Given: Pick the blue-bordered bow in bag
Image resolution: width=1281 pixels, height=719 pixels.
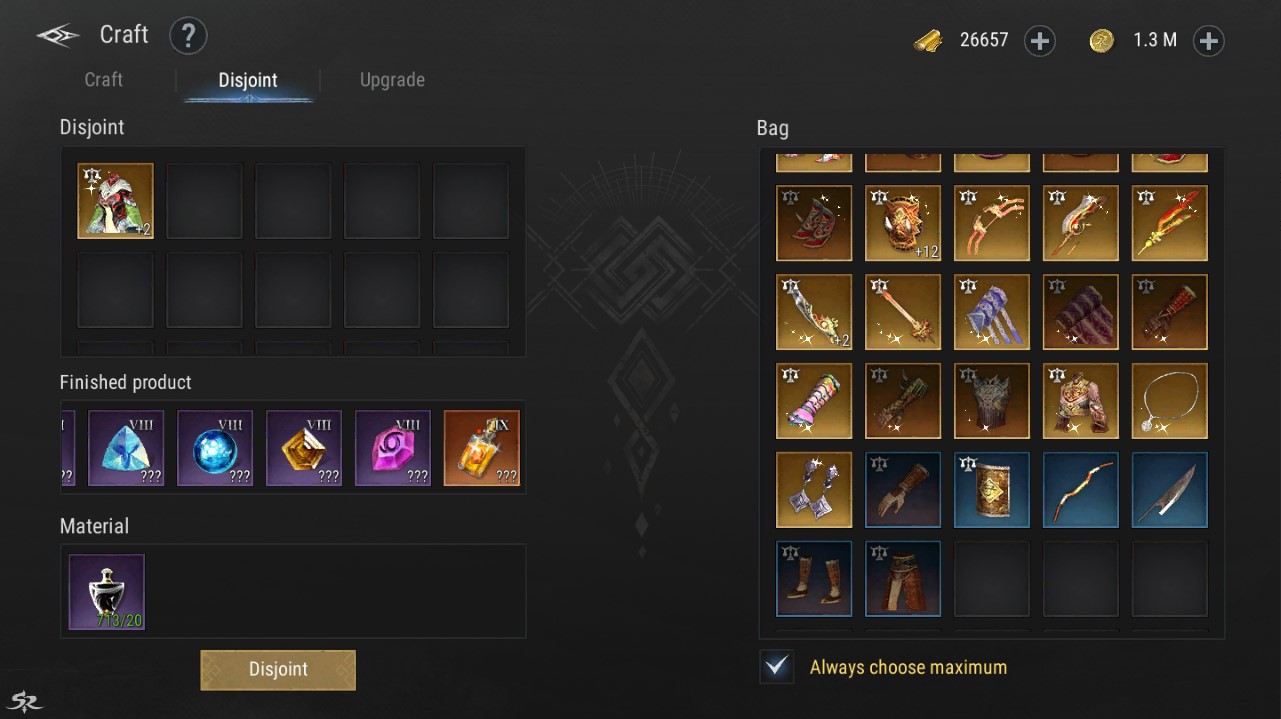Looking at the screenshot, I should (1081, 490).
